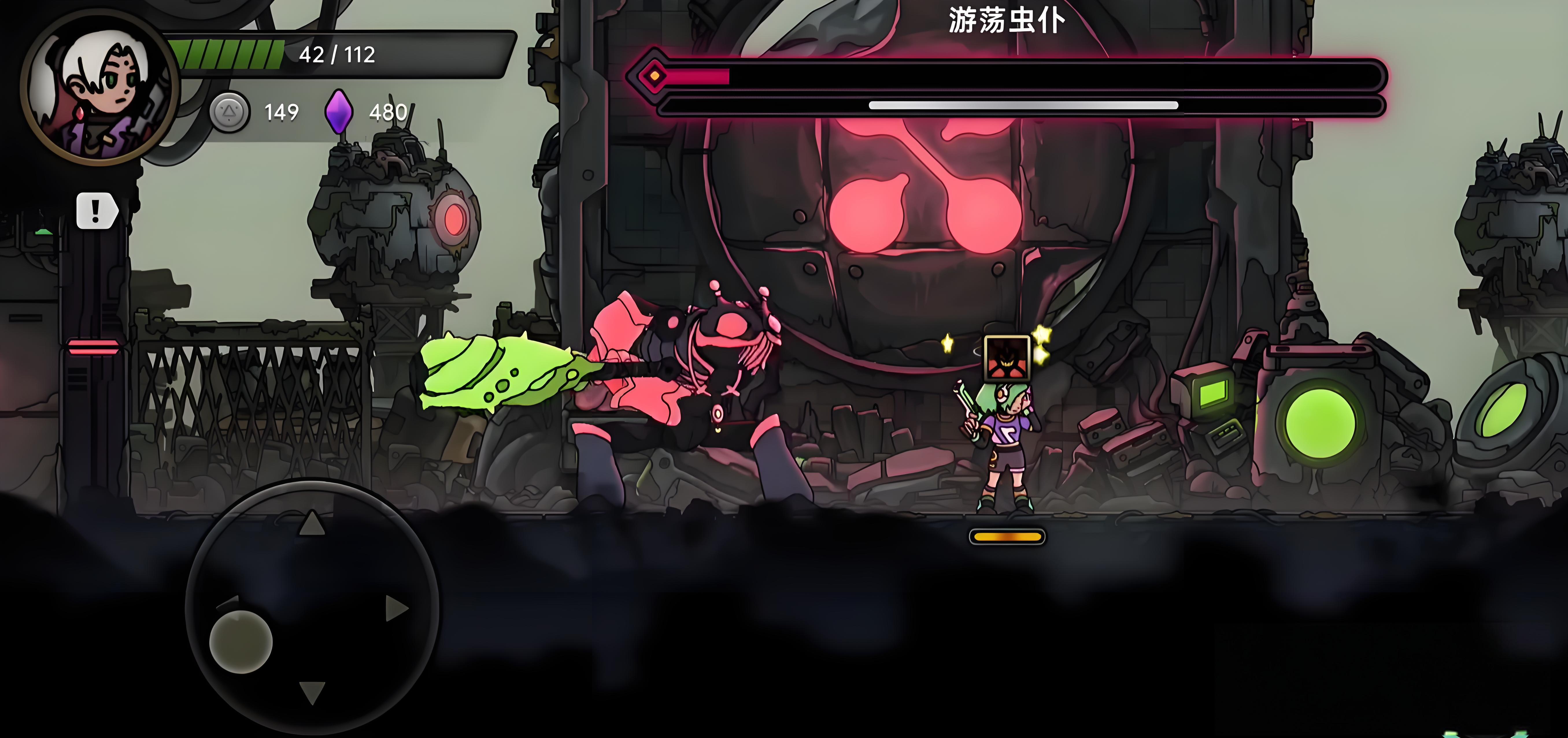
Task: Touch the joystick thumb knob
Action: click(241, 642)
